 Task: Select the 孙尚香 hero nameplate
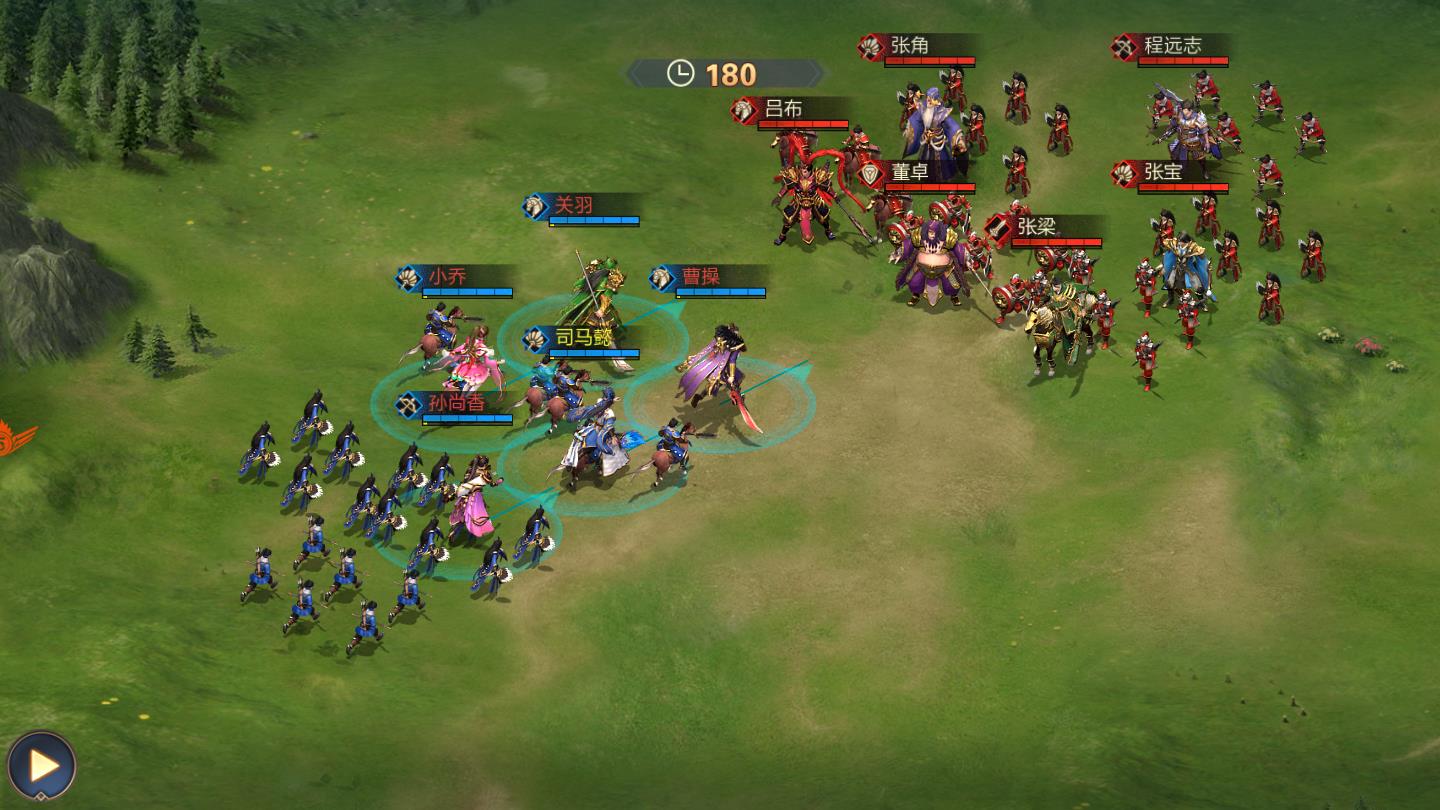[x=456, y=404]
